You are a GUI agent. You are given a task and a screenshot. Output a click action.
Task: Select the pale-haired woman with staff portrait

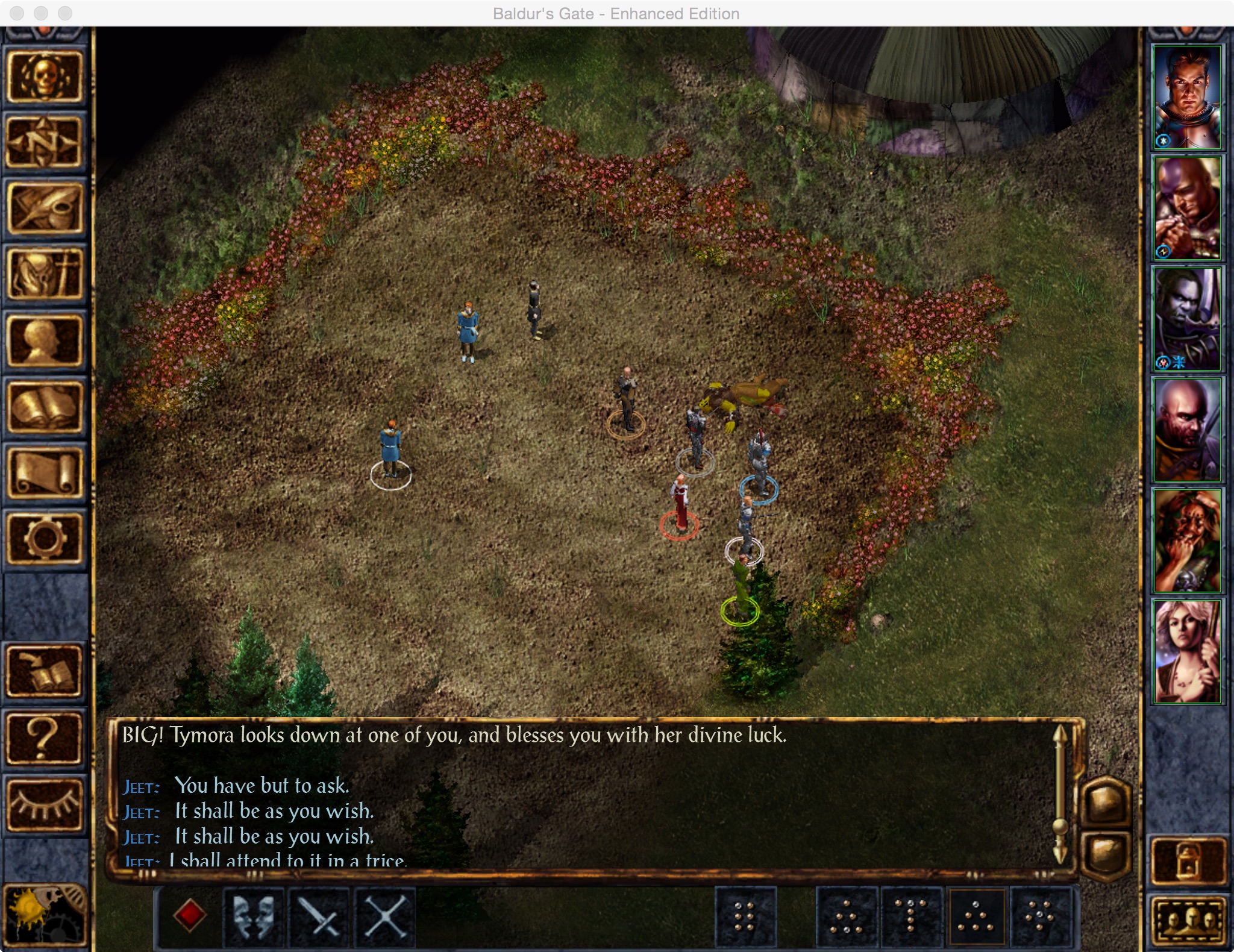point(1186,651)
